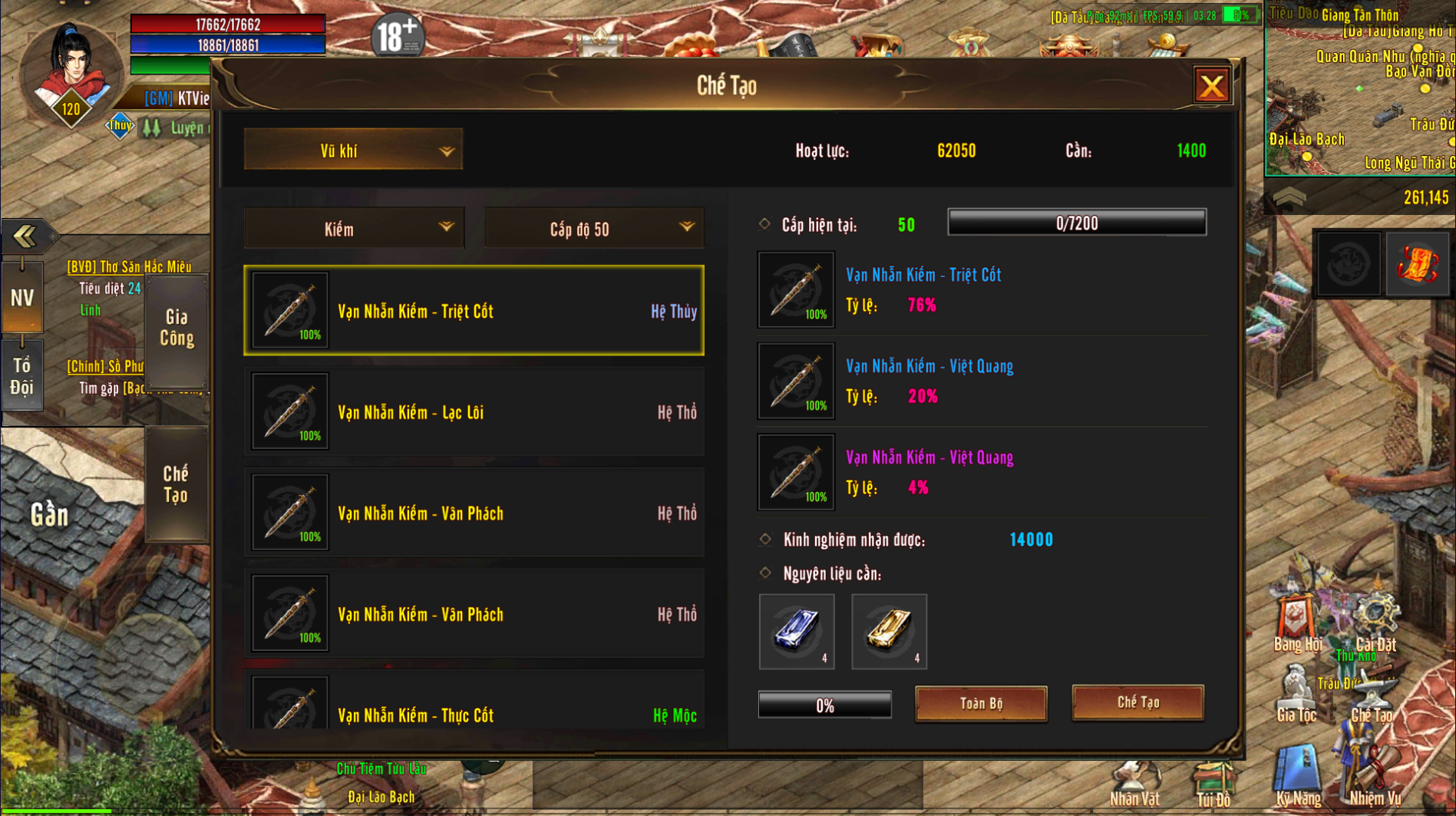Select the blue ore material slot
Viewport: 1456px width, 816px height.
coord(797,631)
